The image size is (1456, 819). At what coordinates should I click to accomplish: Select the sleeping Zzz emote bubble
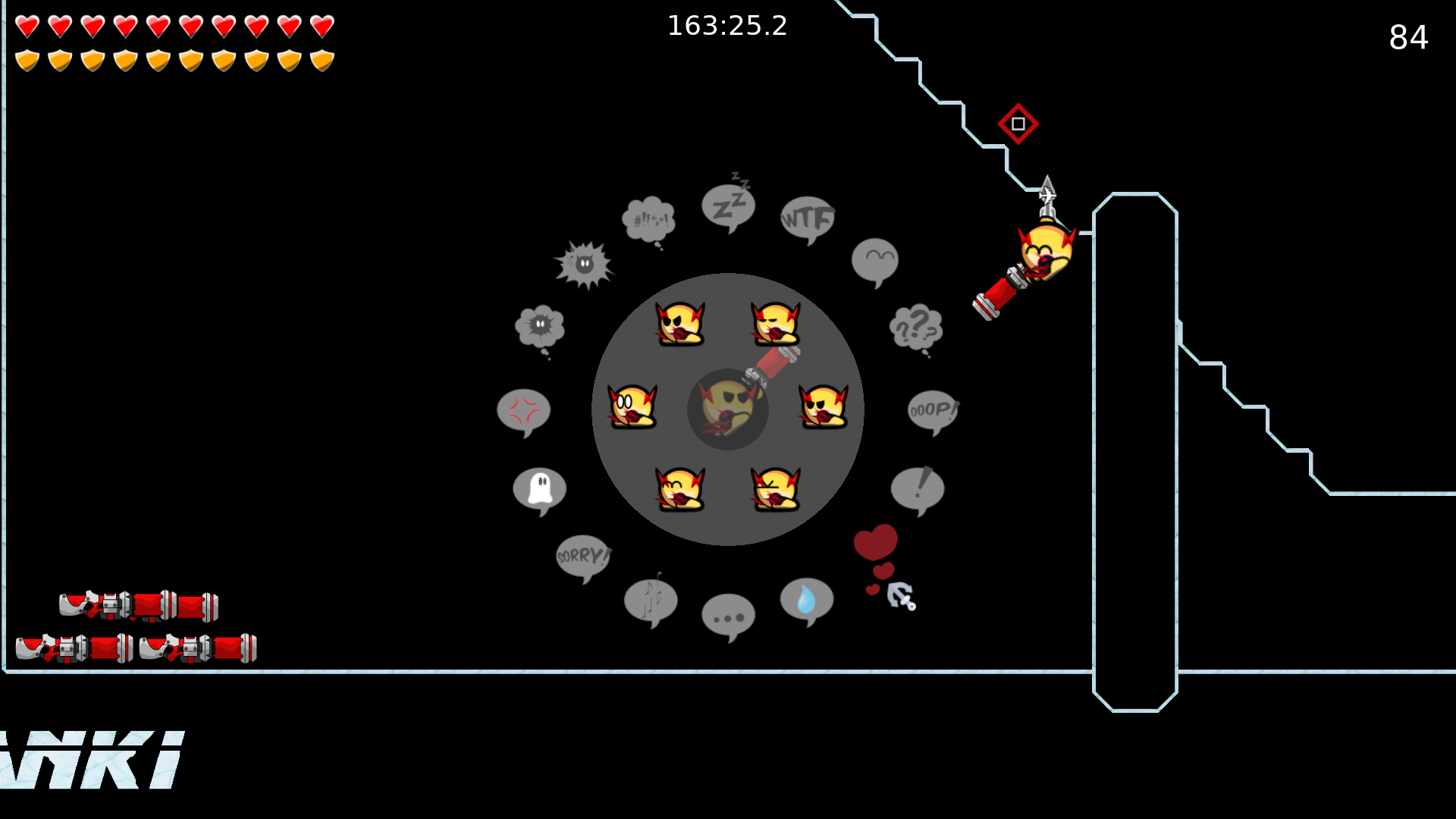click(728, 206)
